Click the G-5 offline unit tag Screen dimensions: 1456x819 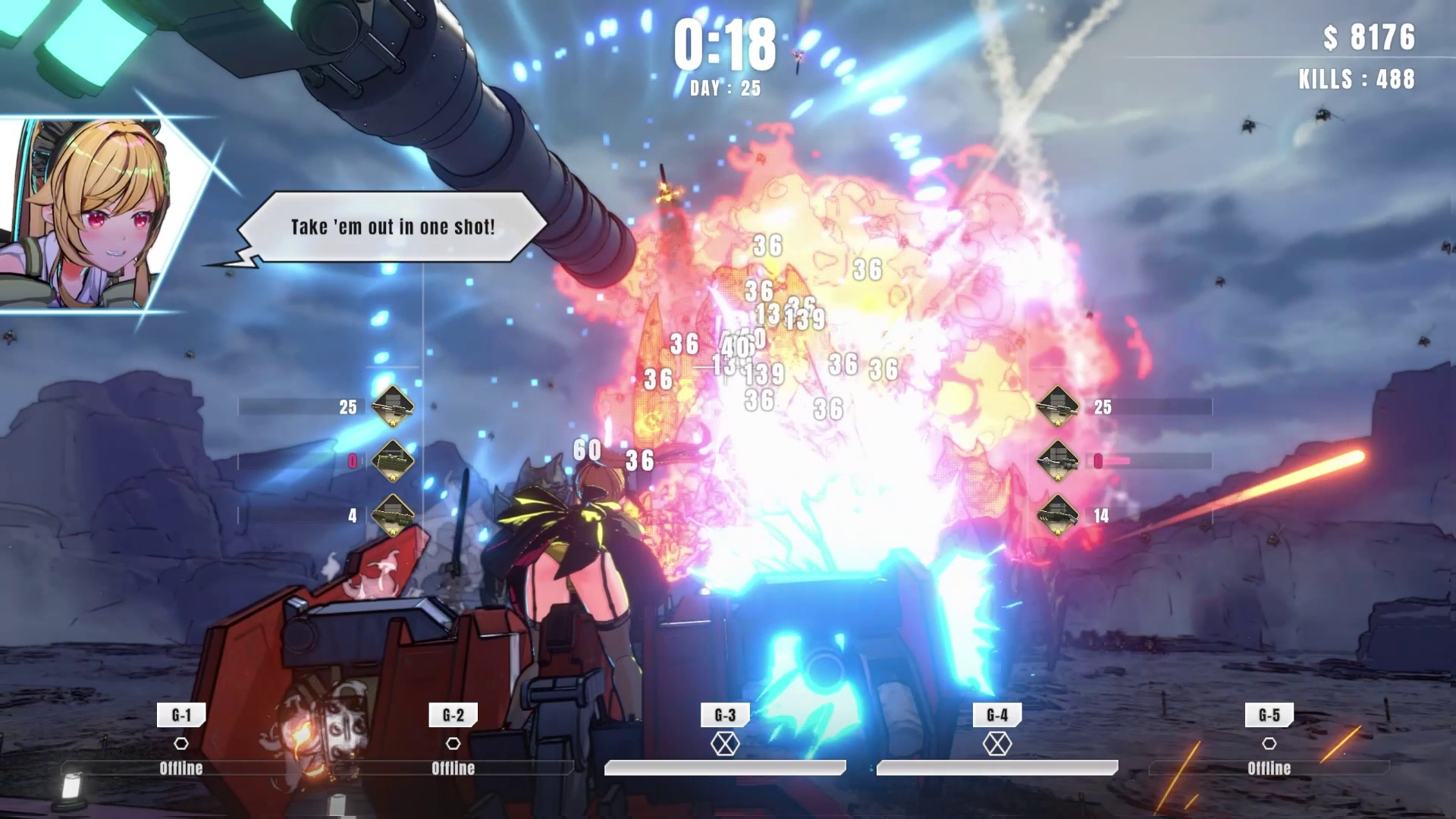point(1269,715)
